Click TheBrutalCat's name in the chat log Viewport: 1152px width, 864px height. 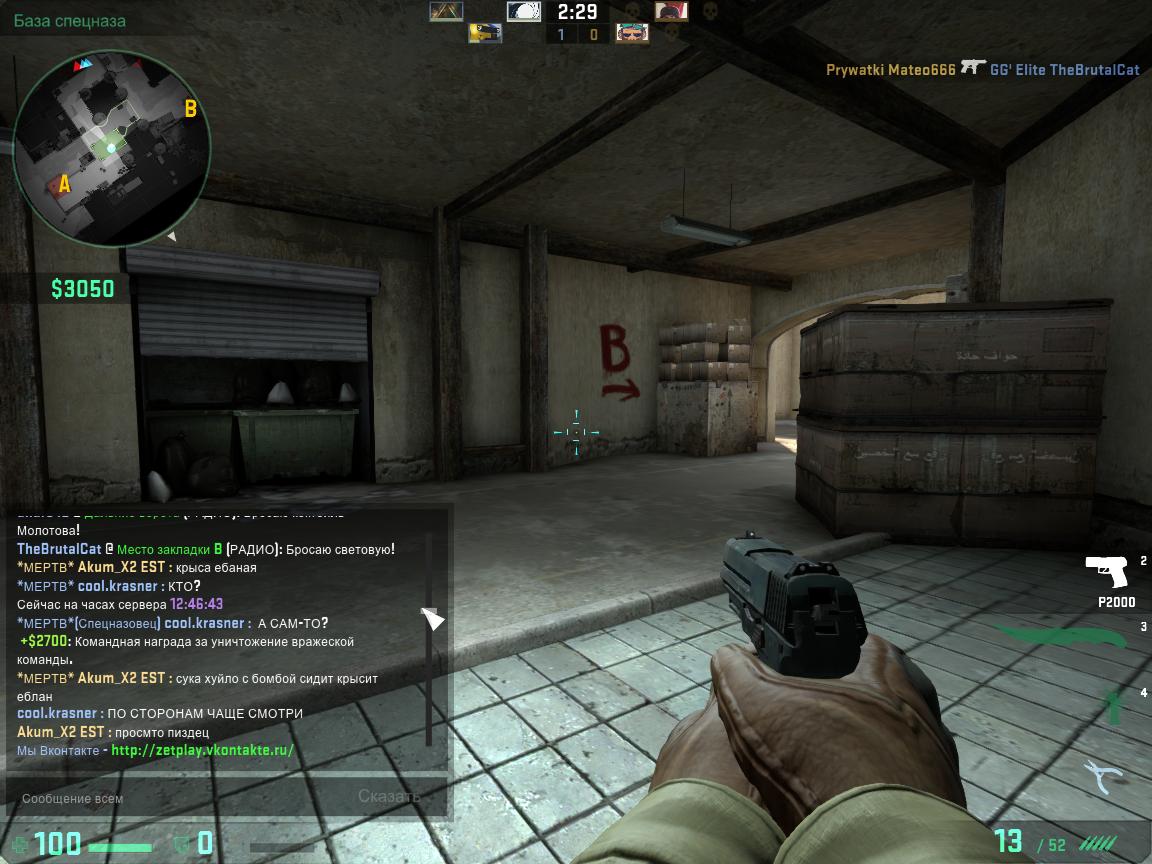pyautogui.click(x=59, y=549)
